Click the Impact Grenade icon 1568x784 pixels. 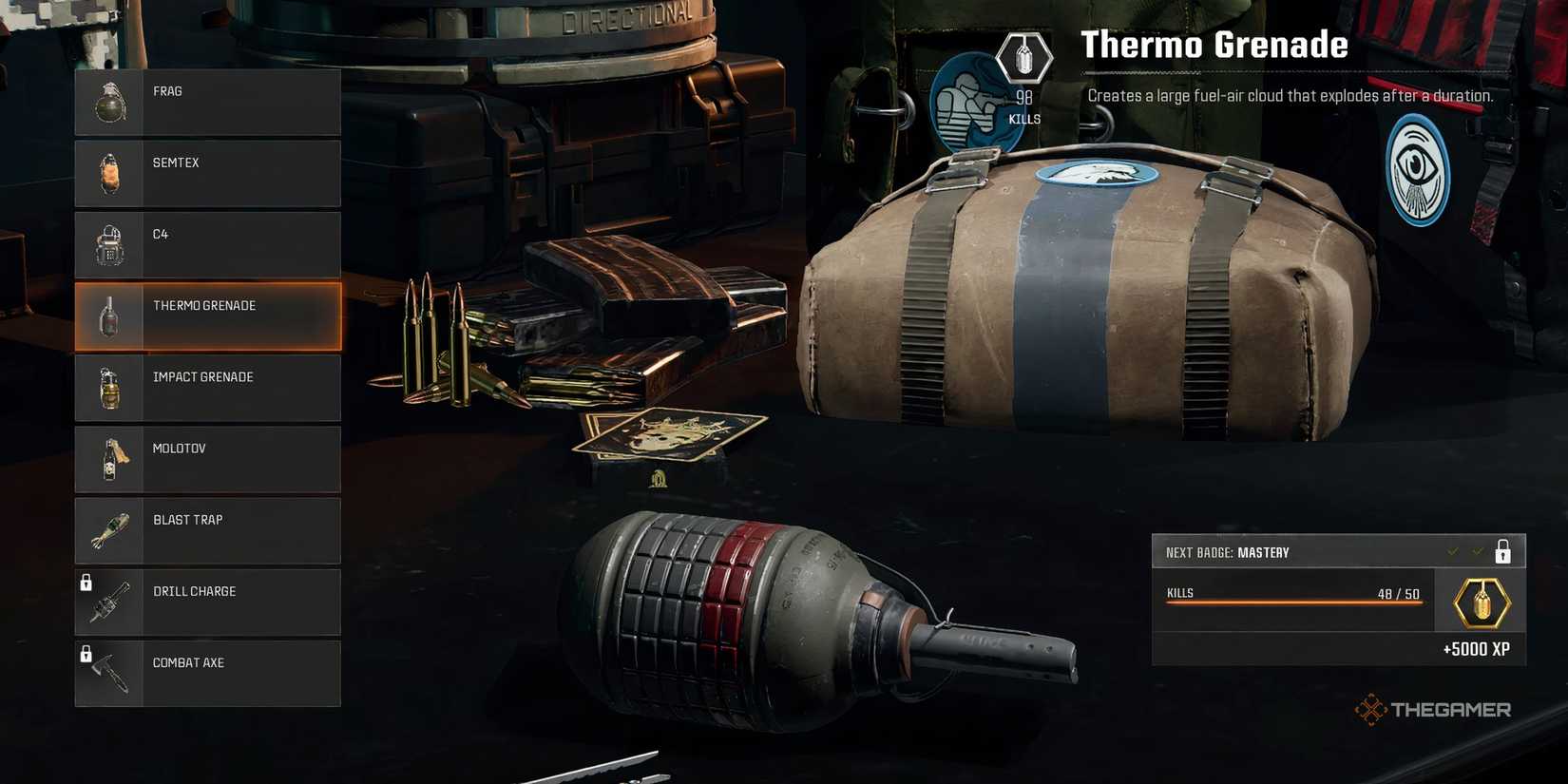[x=110, y=387]
